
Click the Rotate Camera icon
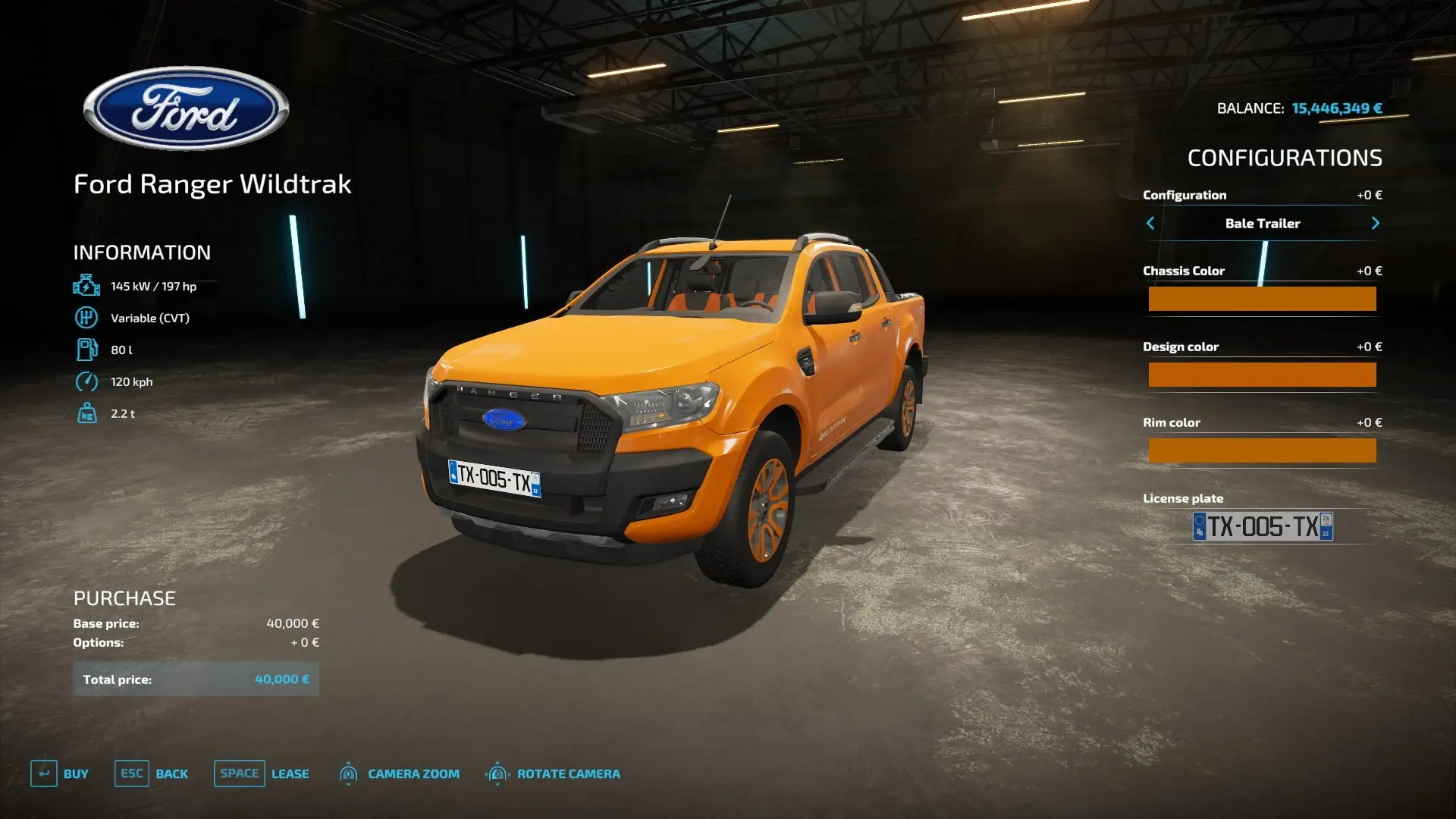[x=497, y=773]
